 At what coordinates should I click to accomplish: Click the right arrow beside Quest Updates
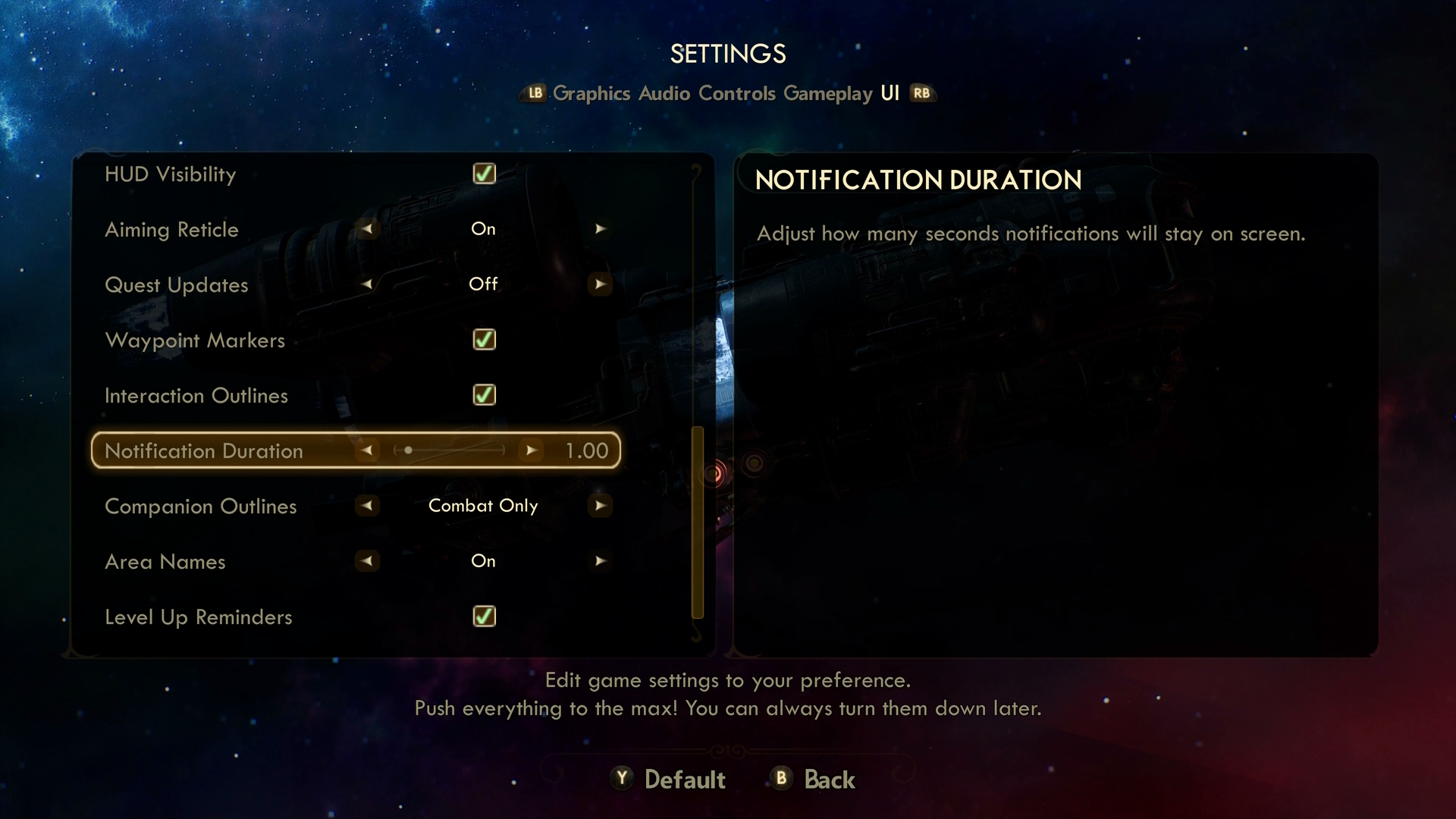[600, 284]
